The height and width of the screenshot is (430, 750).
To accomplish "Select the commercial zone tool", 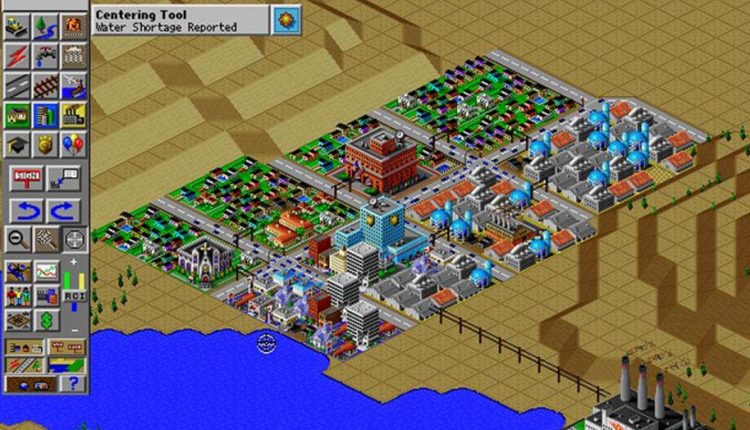I will click(x=45, y=114).
